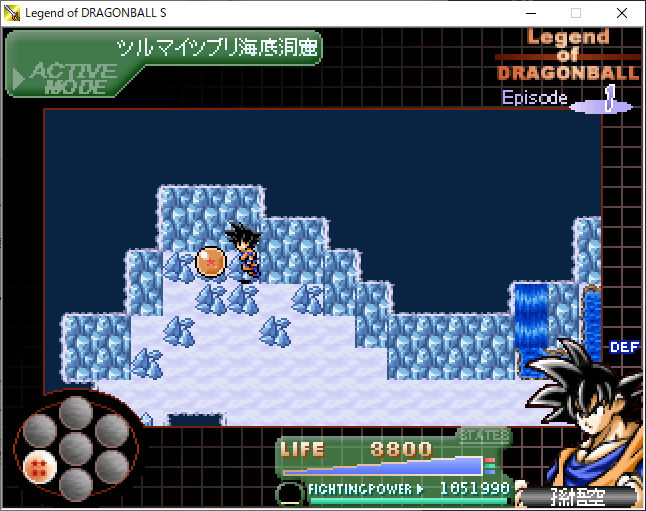Click the 孫悟空 name plate
The height and width of the screenshot is (511, 646).
click(x=580, y=497)
